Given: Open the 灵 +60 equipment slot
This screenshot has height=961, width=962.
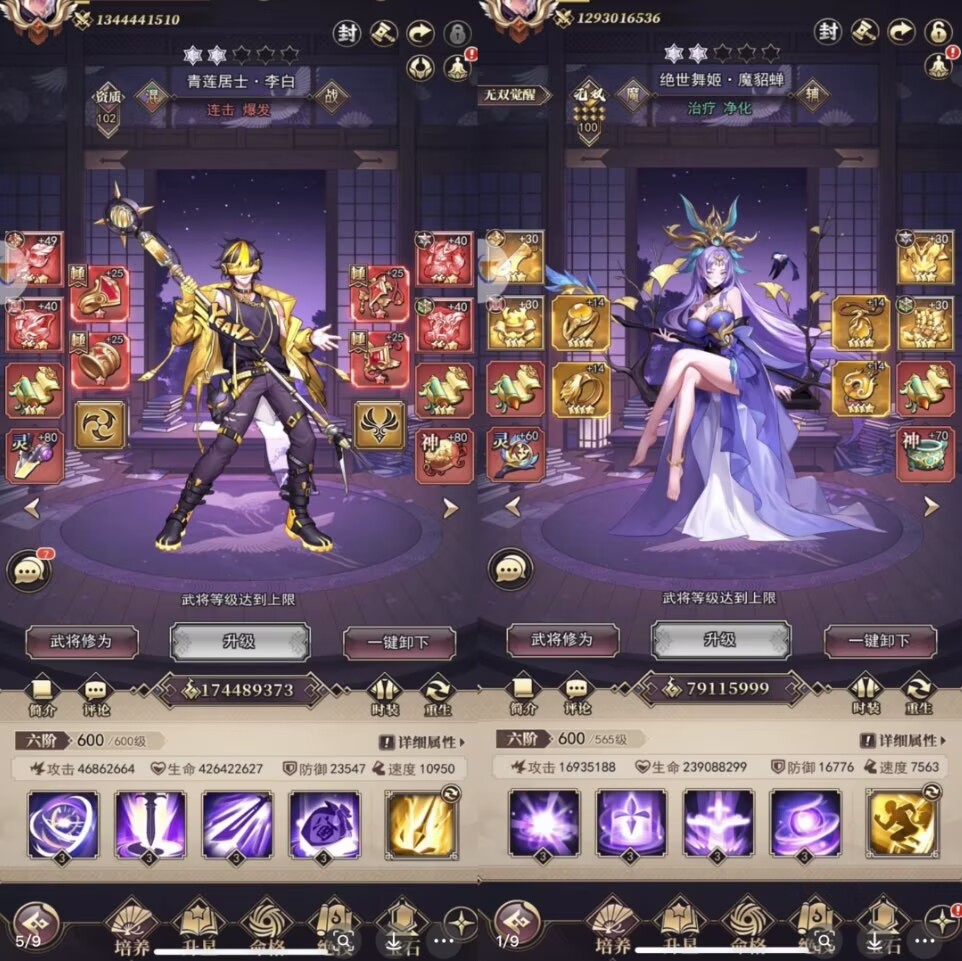Looking at the screenshot, I should [516, 454].
